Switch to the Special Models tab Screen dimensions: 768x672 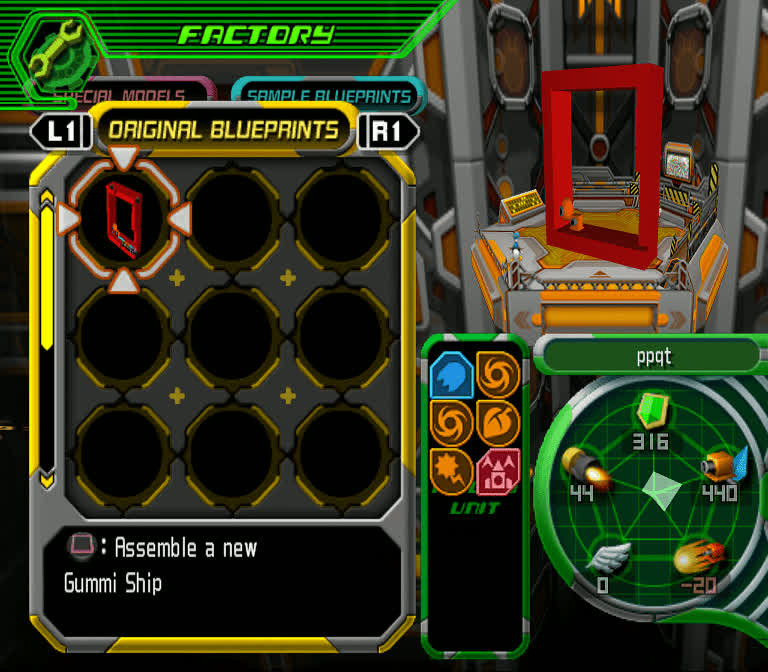click(x=130, y=94)
